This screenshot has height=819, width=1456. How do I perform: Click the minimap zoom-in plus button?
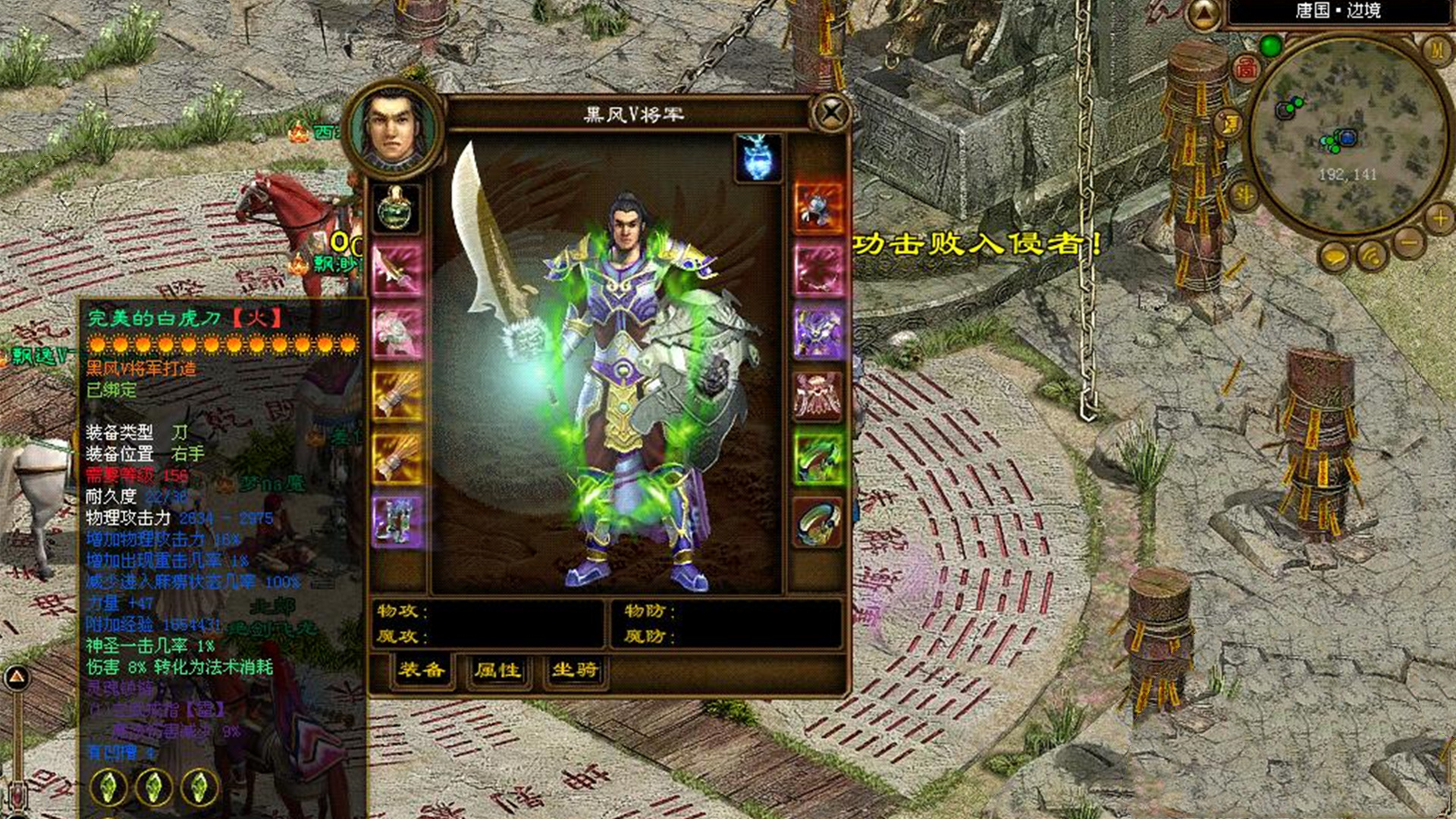pyautogui.click(x=1439, y=219)
